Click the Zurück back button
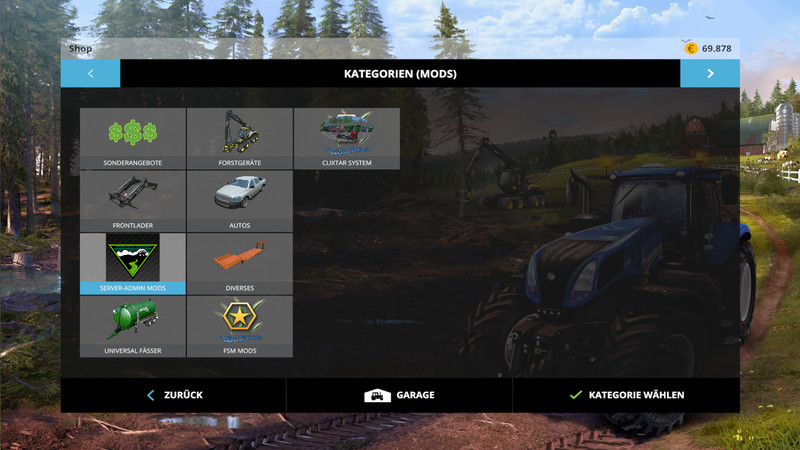This screenshot has width=800, height=450. [x=174, y=395]
